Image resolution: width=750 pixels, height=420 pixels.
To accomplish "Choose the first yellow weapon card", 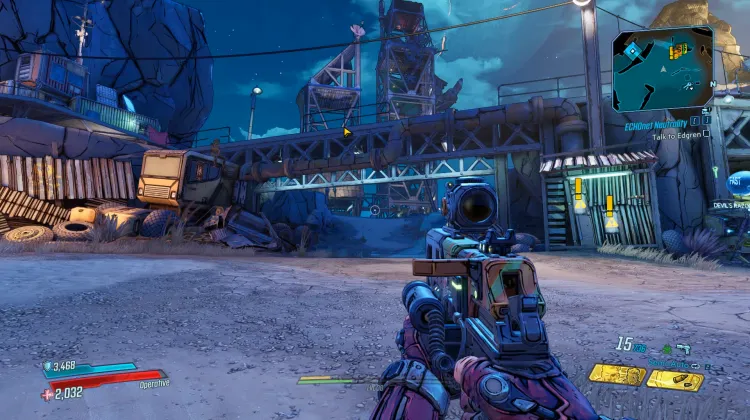I will pos(615,374).
